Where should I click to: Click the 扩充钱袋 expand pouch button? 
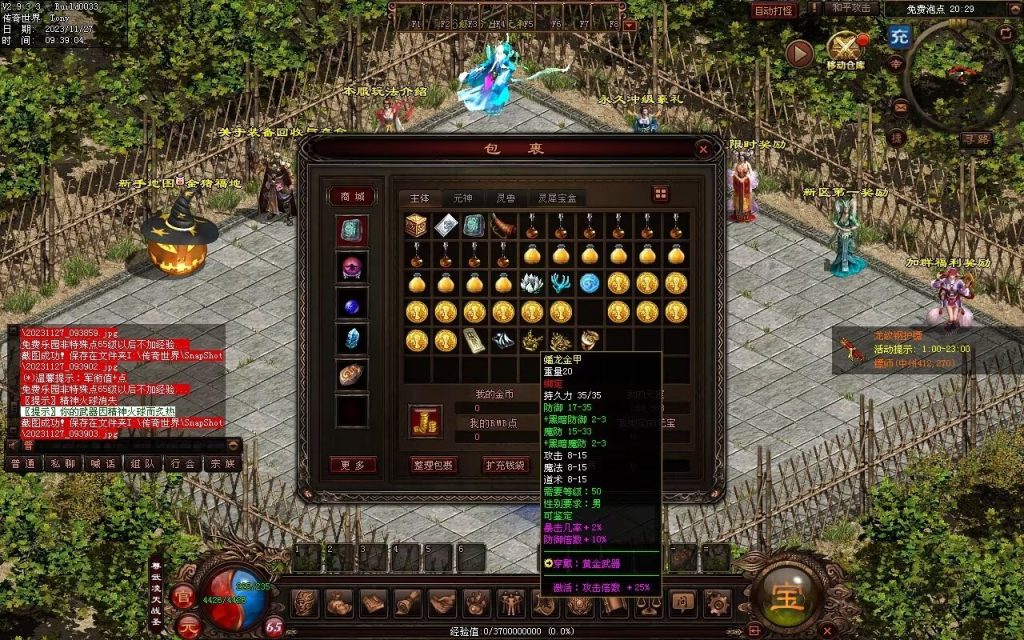tap(505, 465)
